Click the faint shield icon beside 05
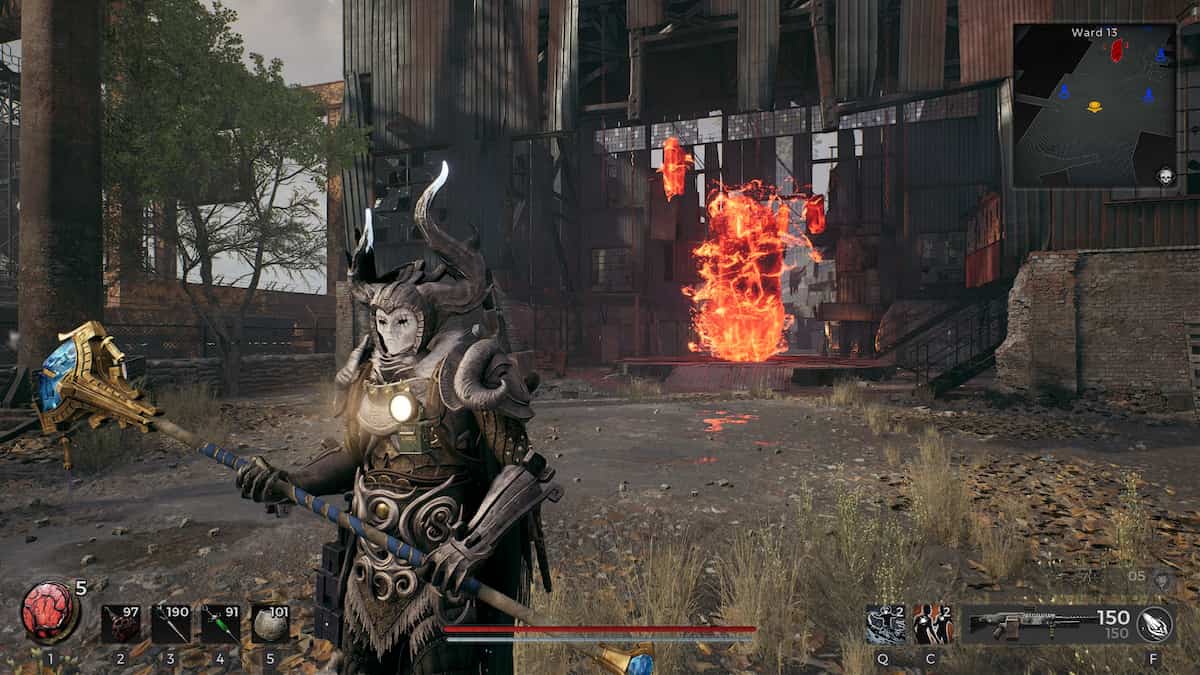1200x675 pixels. [1161, 577]
